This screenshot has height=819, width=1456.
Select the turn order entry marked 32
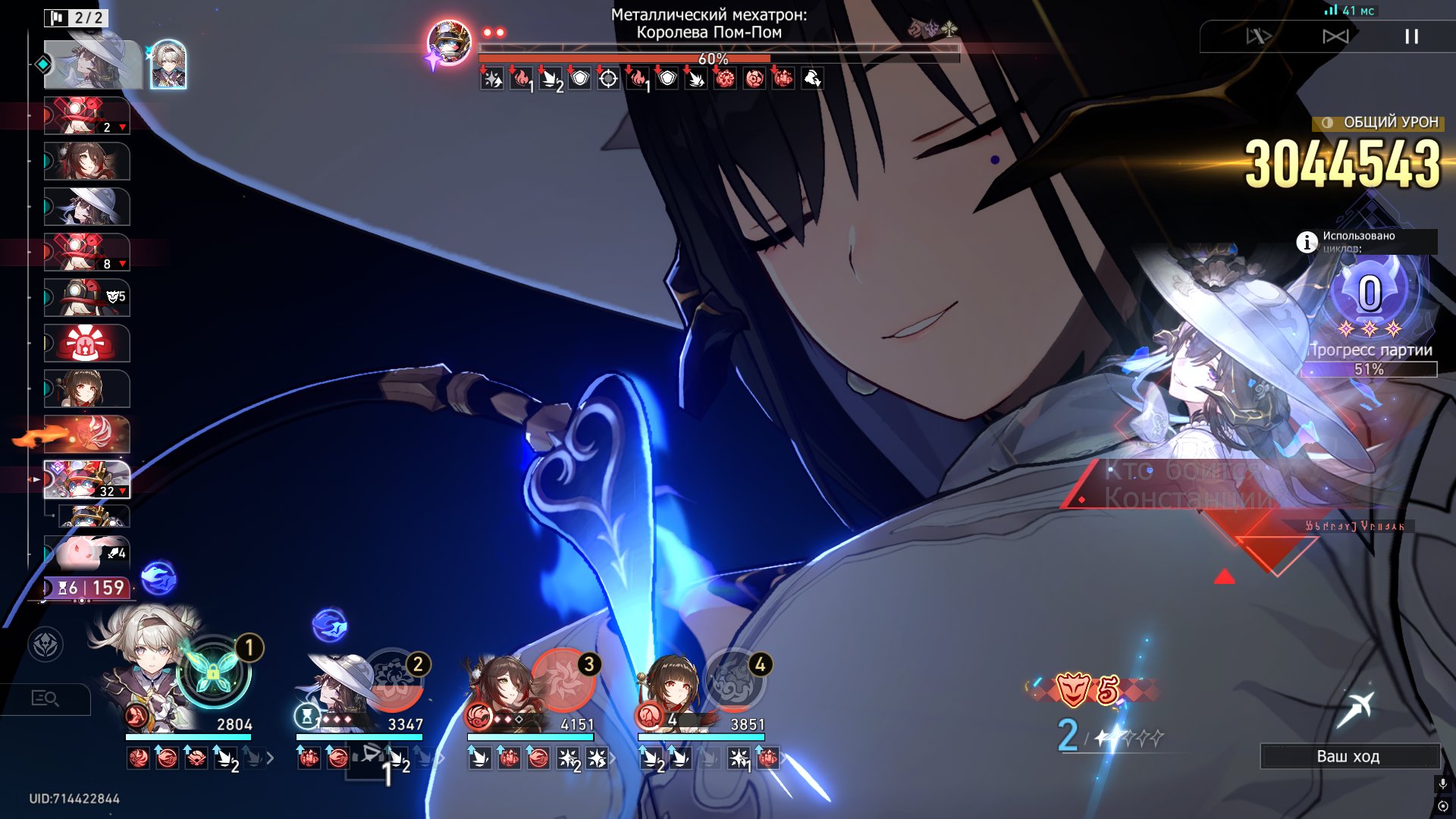[x=86, y=479]
